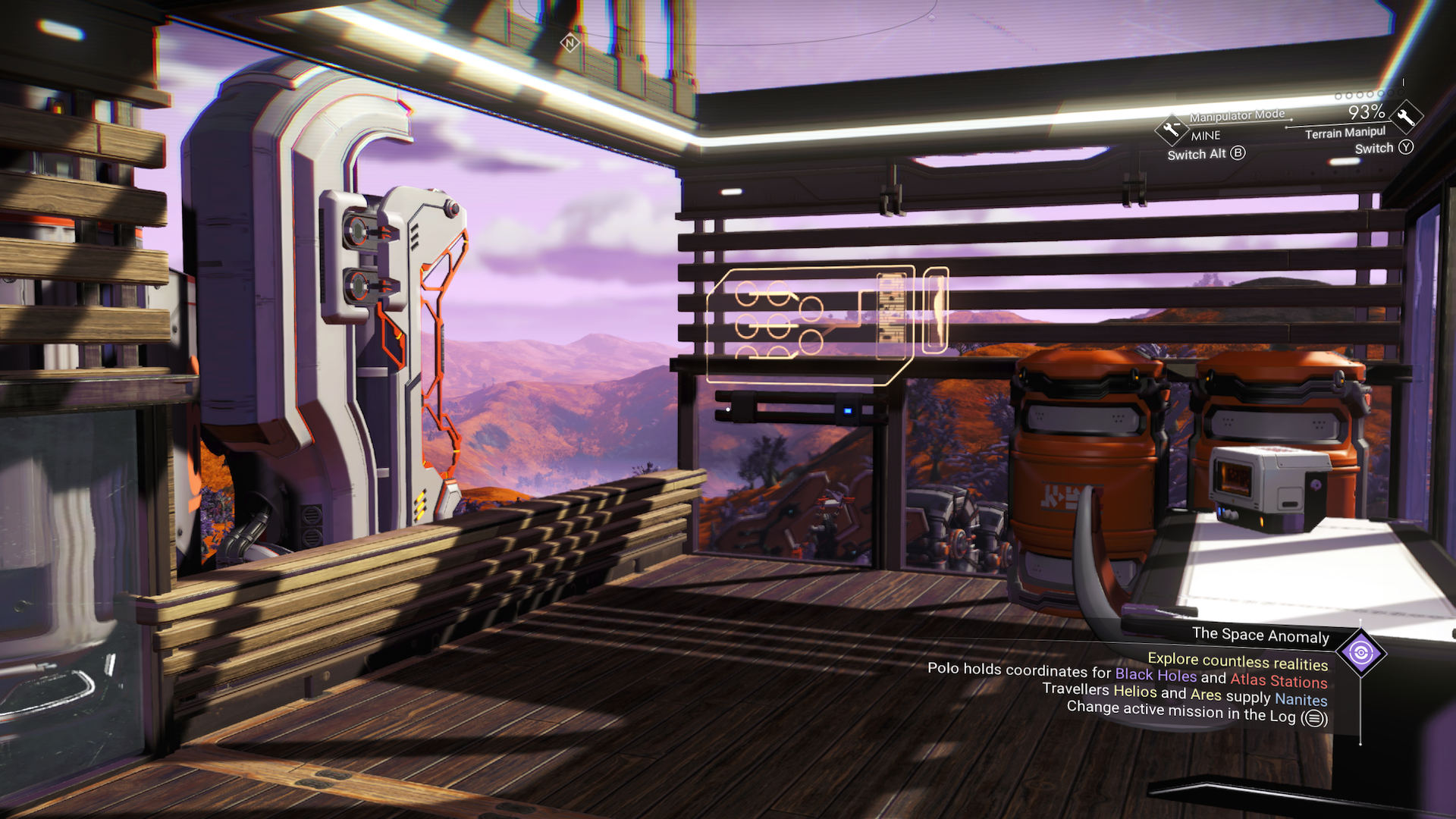
Task: Click the N compass marker at top
Action: pos(570,43)
